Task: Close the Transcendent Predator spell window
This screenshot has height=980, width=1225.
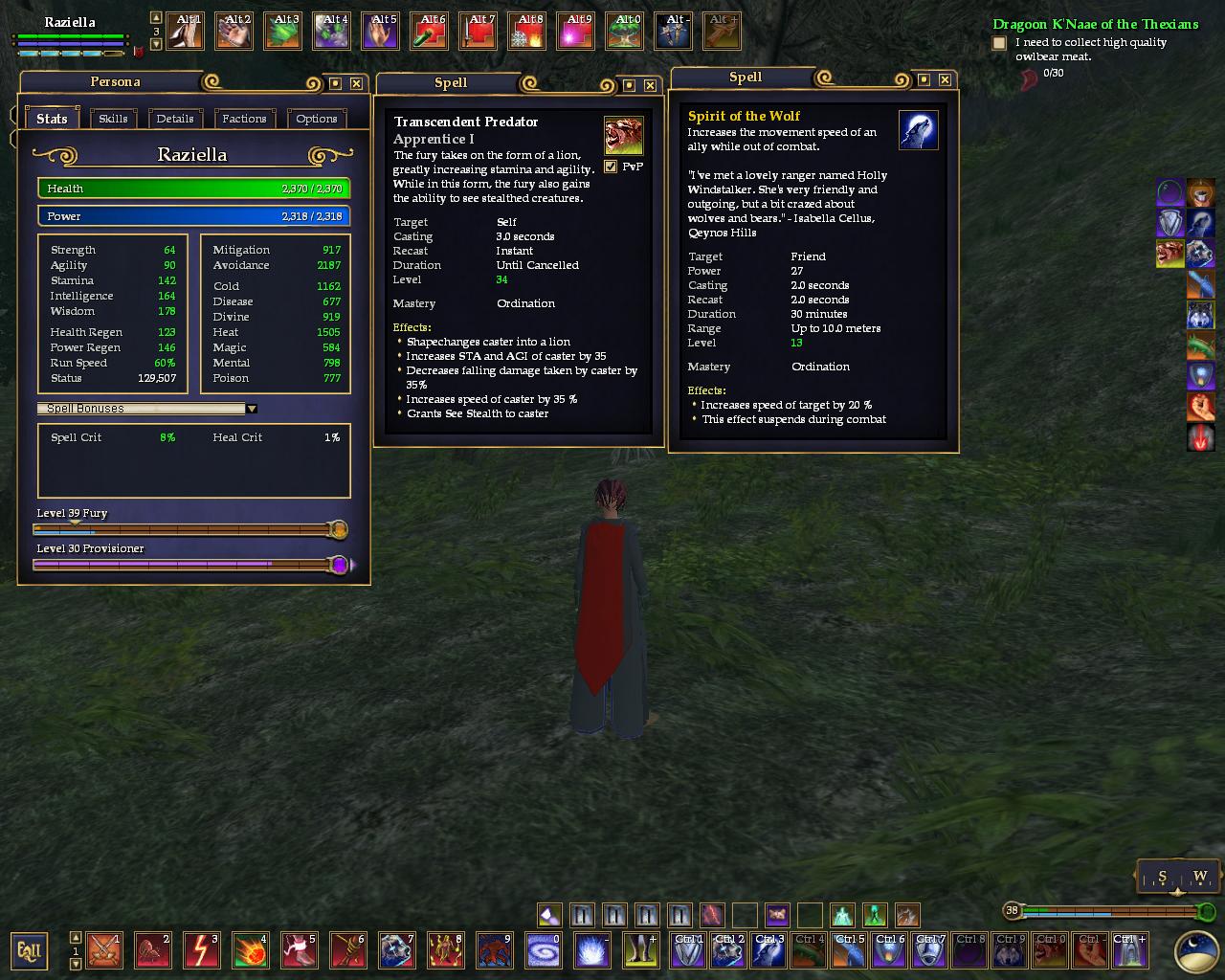Action: [650, 85]
